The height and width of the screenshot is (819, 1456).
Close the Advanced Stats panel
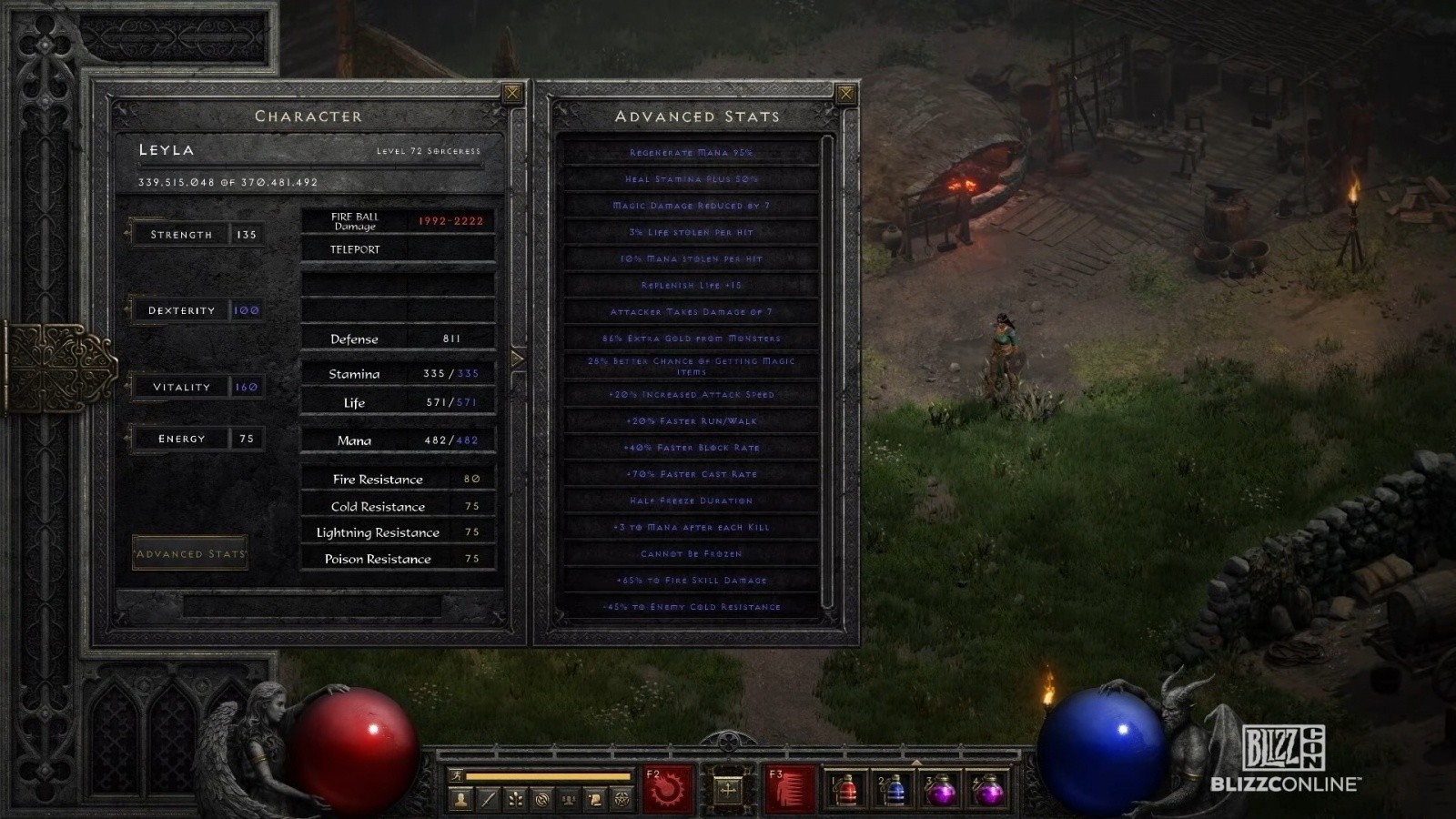coord(845,93)
